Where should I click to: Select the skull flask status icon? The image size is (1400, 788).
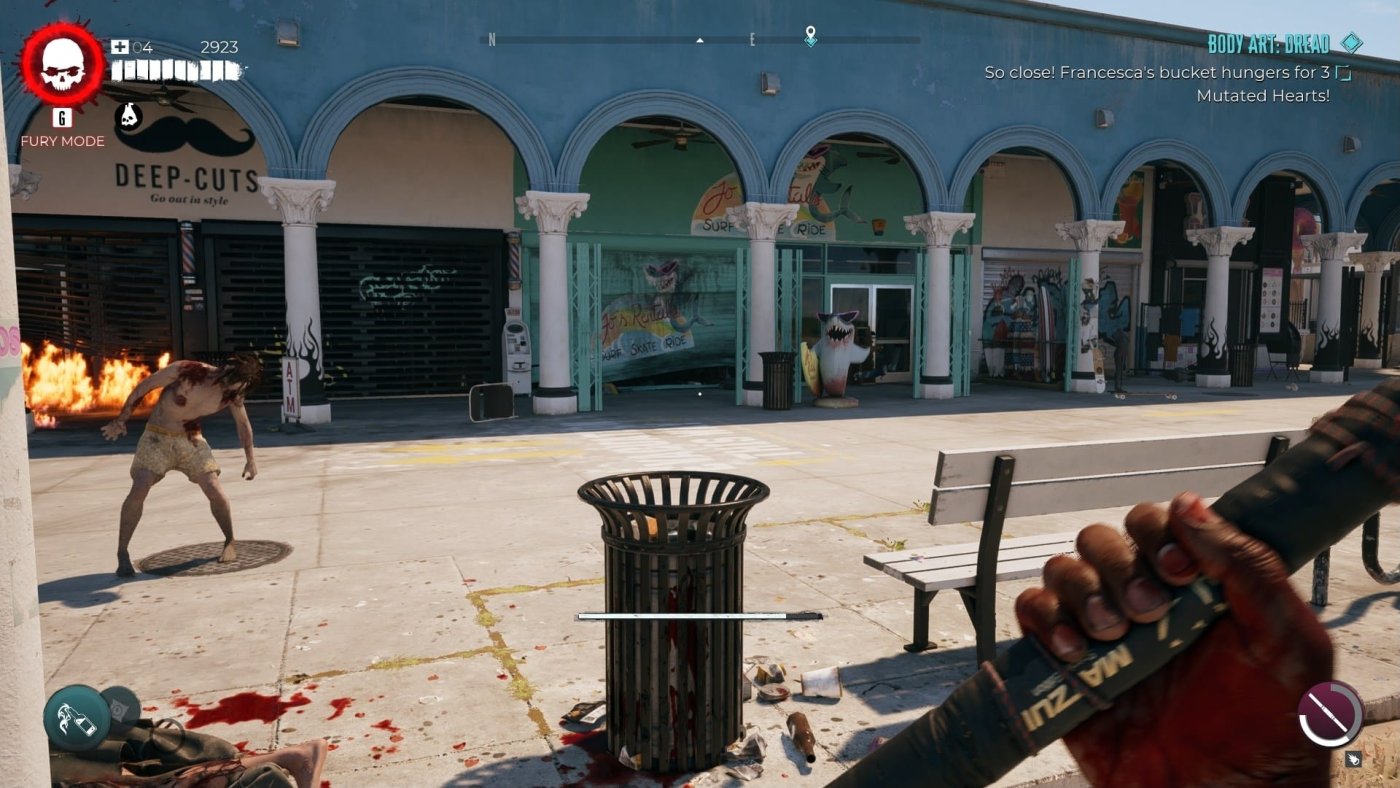[x=128, y=117]
